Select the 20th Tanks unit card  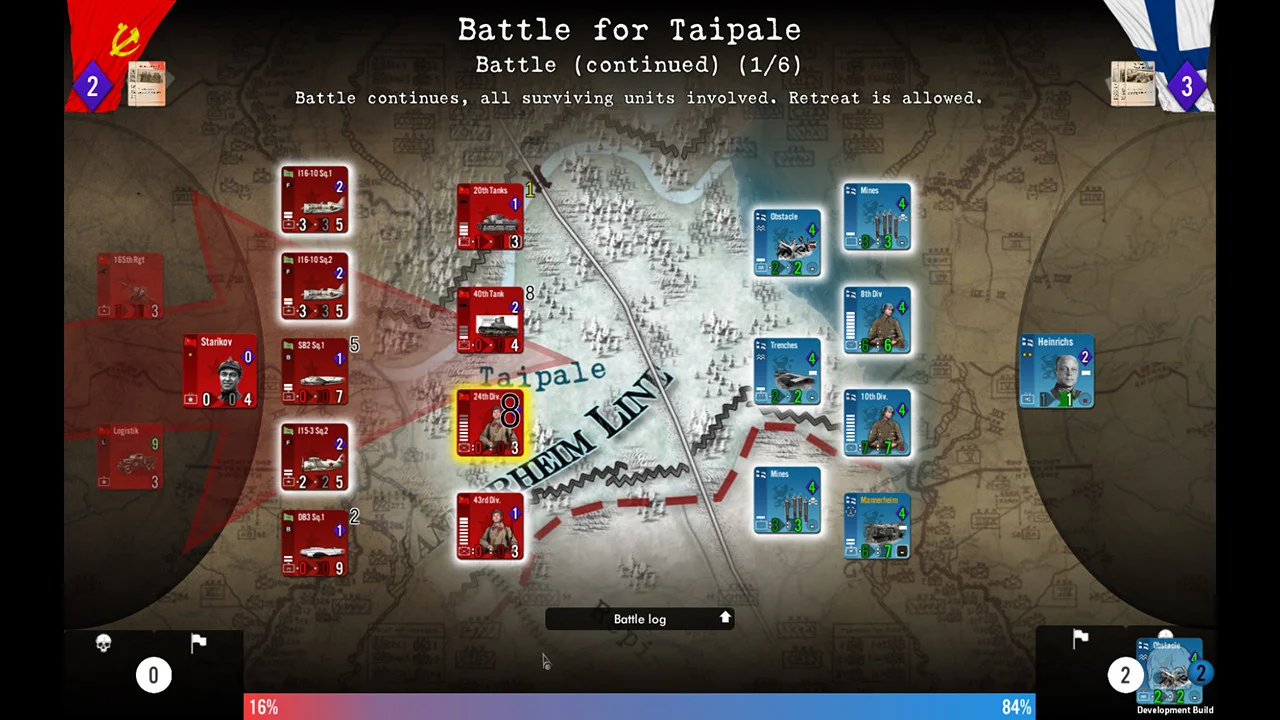pos(489,217)
